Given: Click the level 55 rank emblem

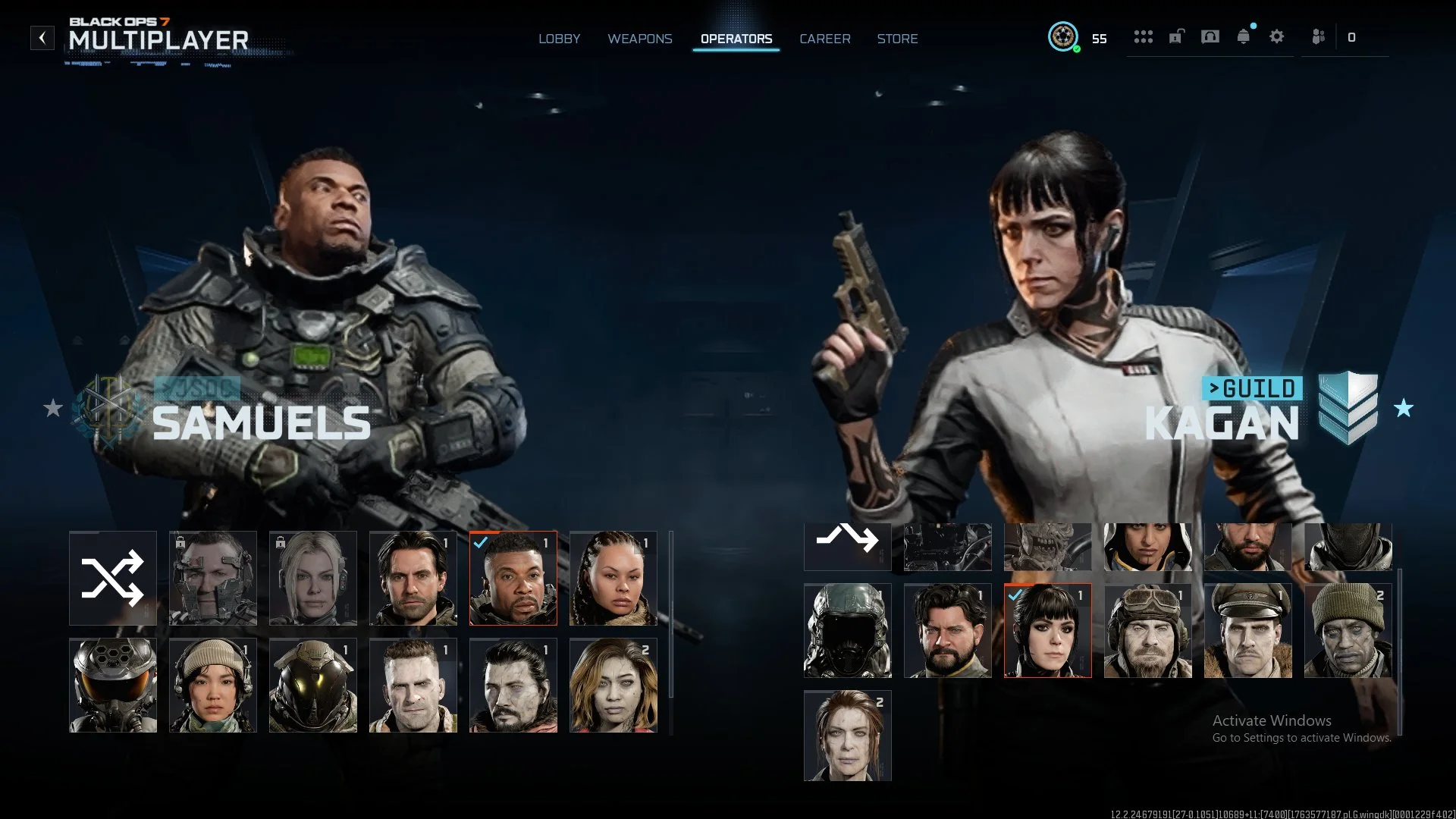Looking at the screenshot, I should click(1065, 36).
